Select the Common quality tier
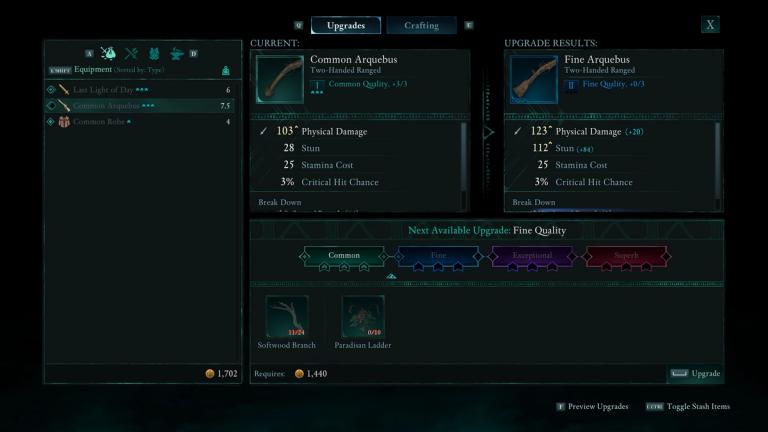768x432 pixels. coord(344,257)
